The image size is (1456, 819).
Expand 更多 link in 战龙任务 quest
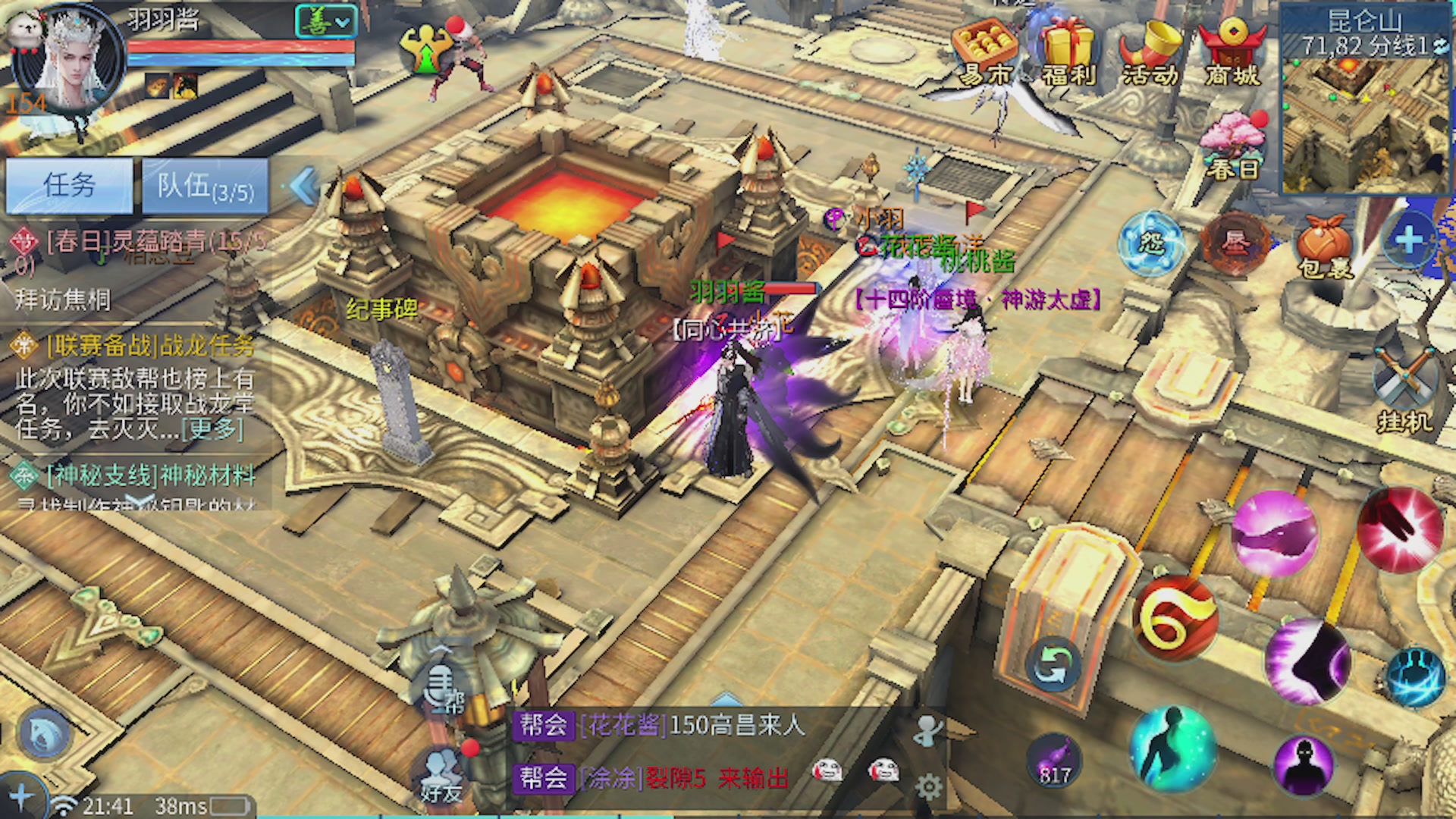215,429
